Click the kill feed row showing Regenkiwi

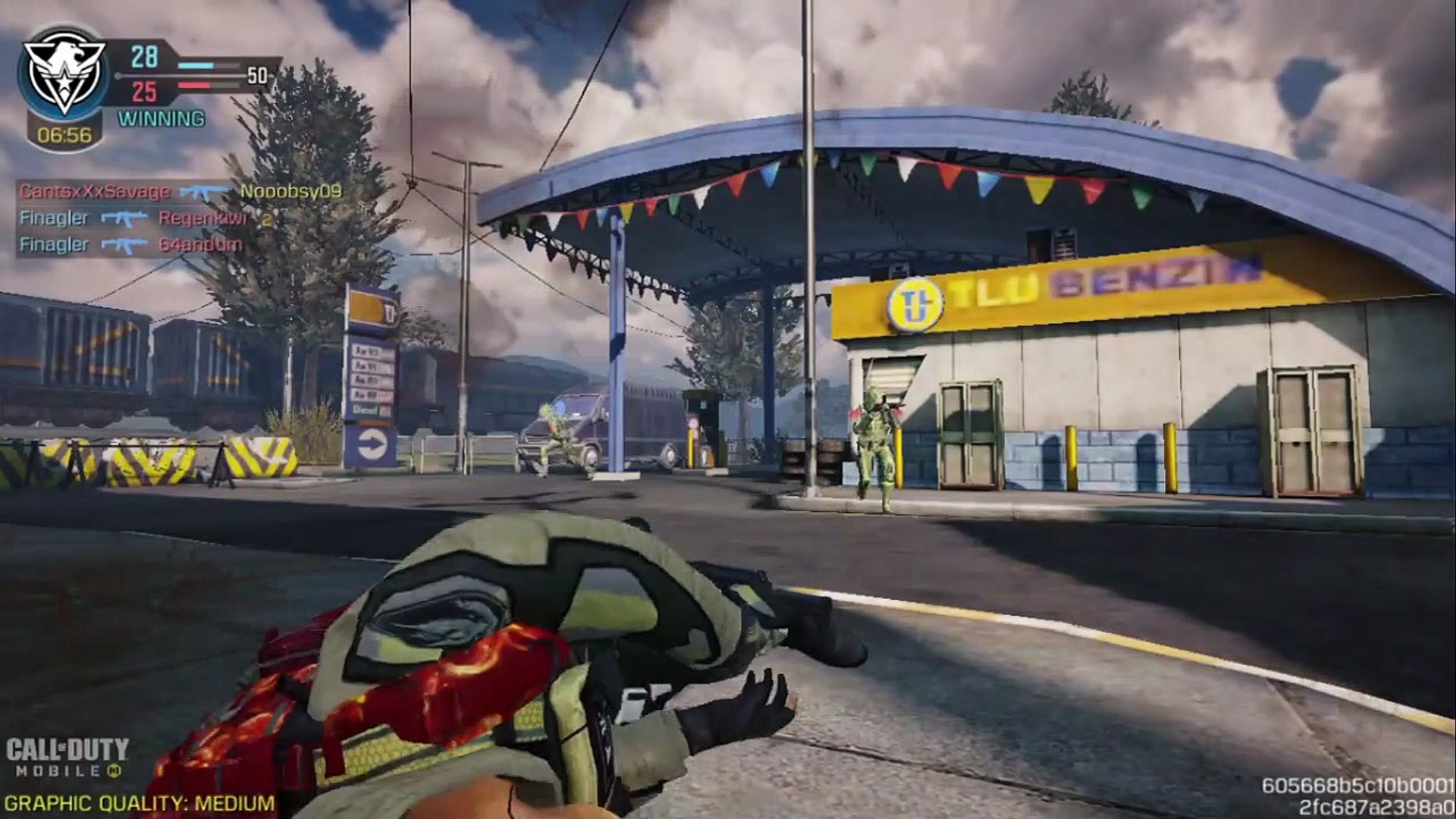click(144, 218)
